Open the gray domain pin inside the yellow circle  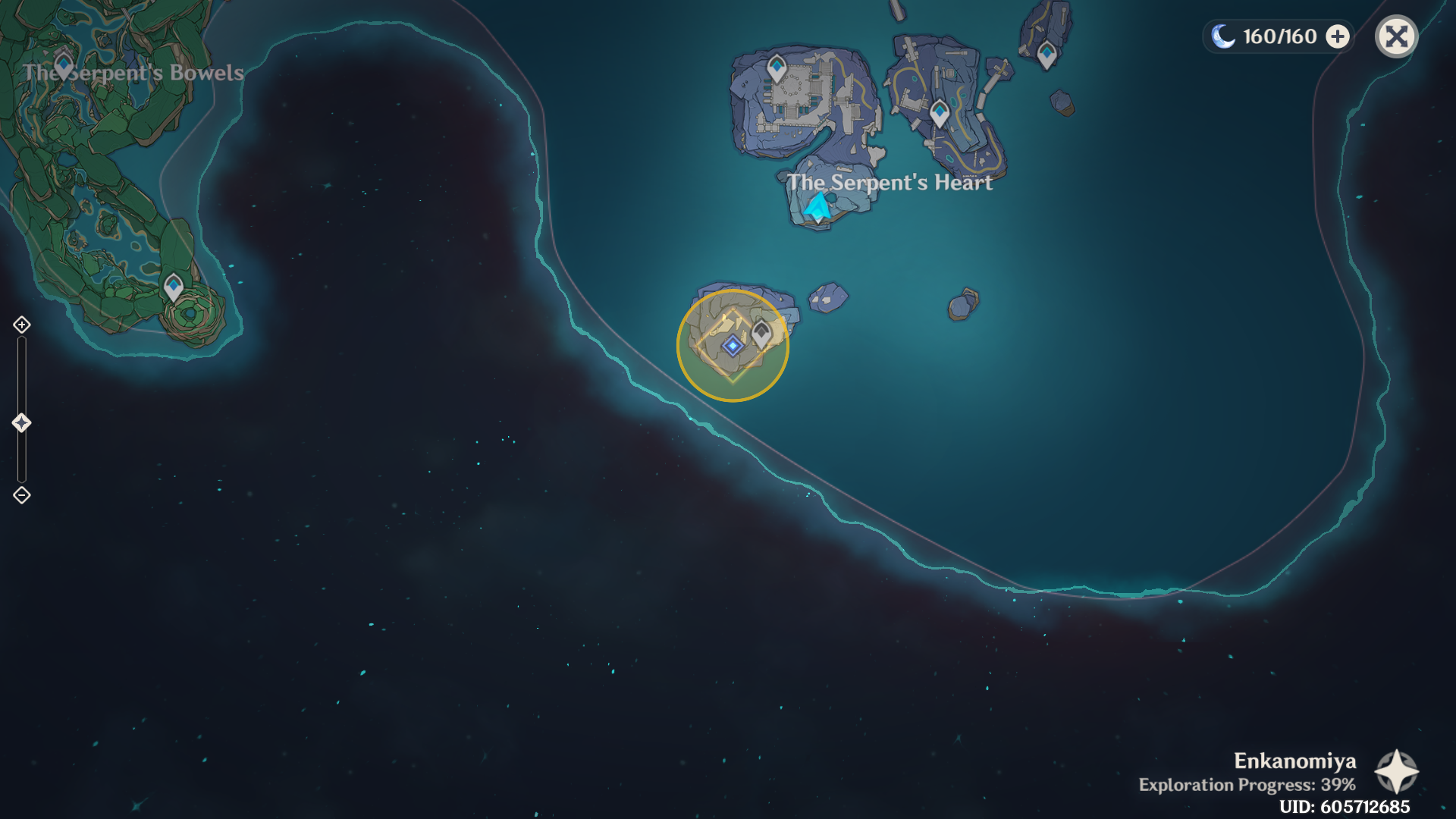tap(761, 331)
